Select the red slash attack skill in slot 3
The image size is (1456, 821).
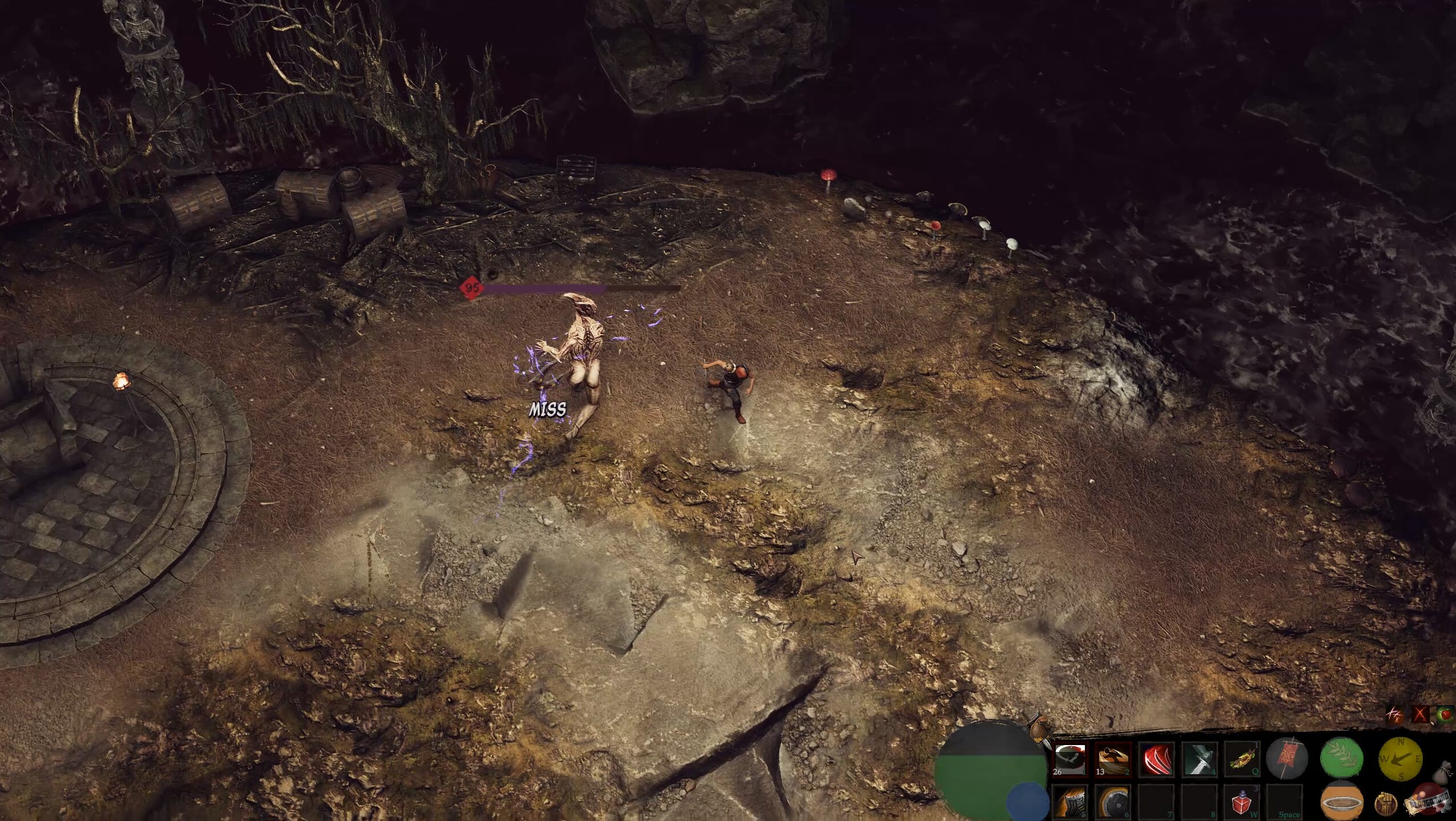(x=1155, y=758)
